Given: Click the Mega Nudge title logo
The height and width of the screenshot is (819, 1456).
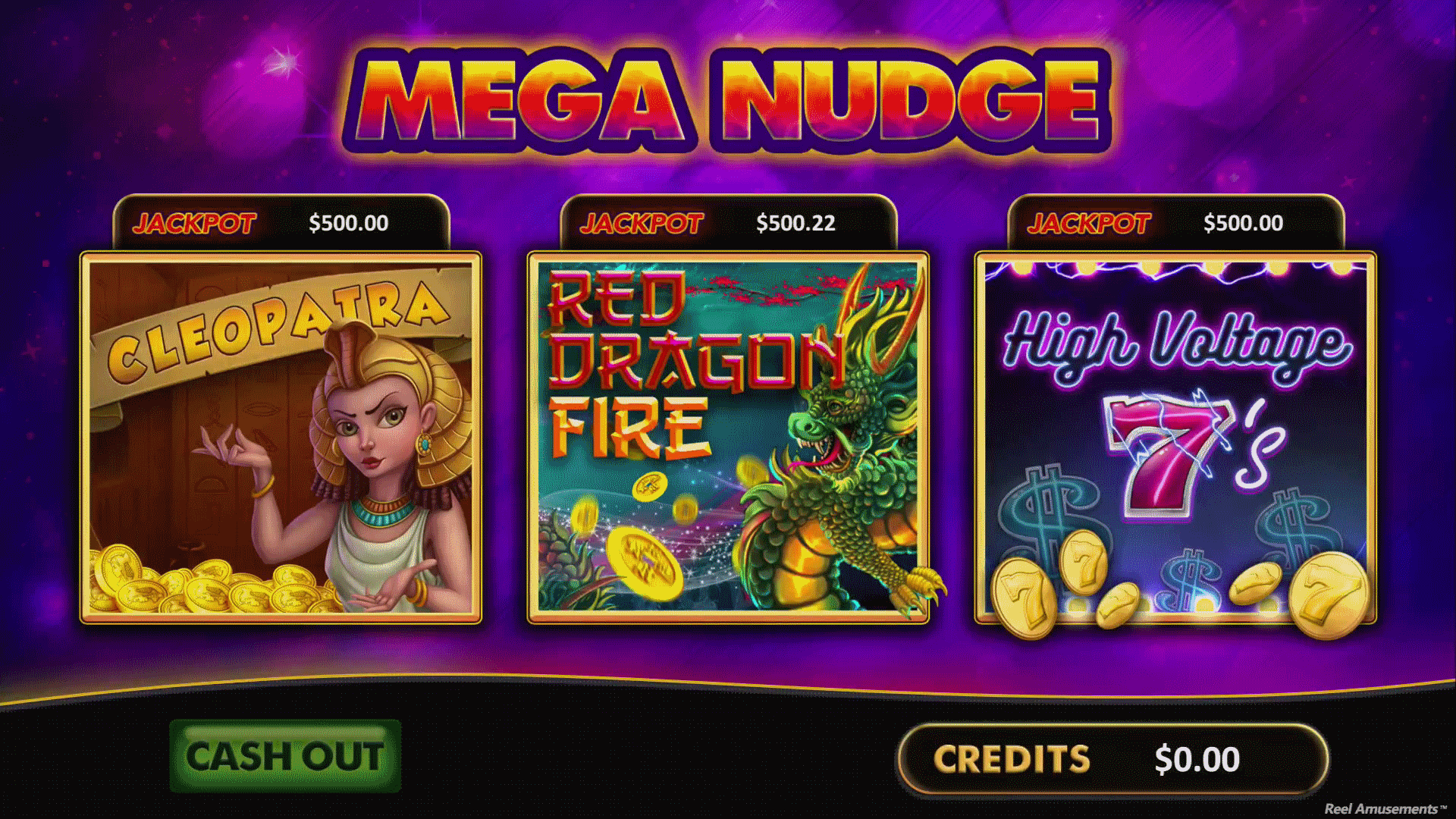Looking at the screenshot, I should (x=728, y=99).
